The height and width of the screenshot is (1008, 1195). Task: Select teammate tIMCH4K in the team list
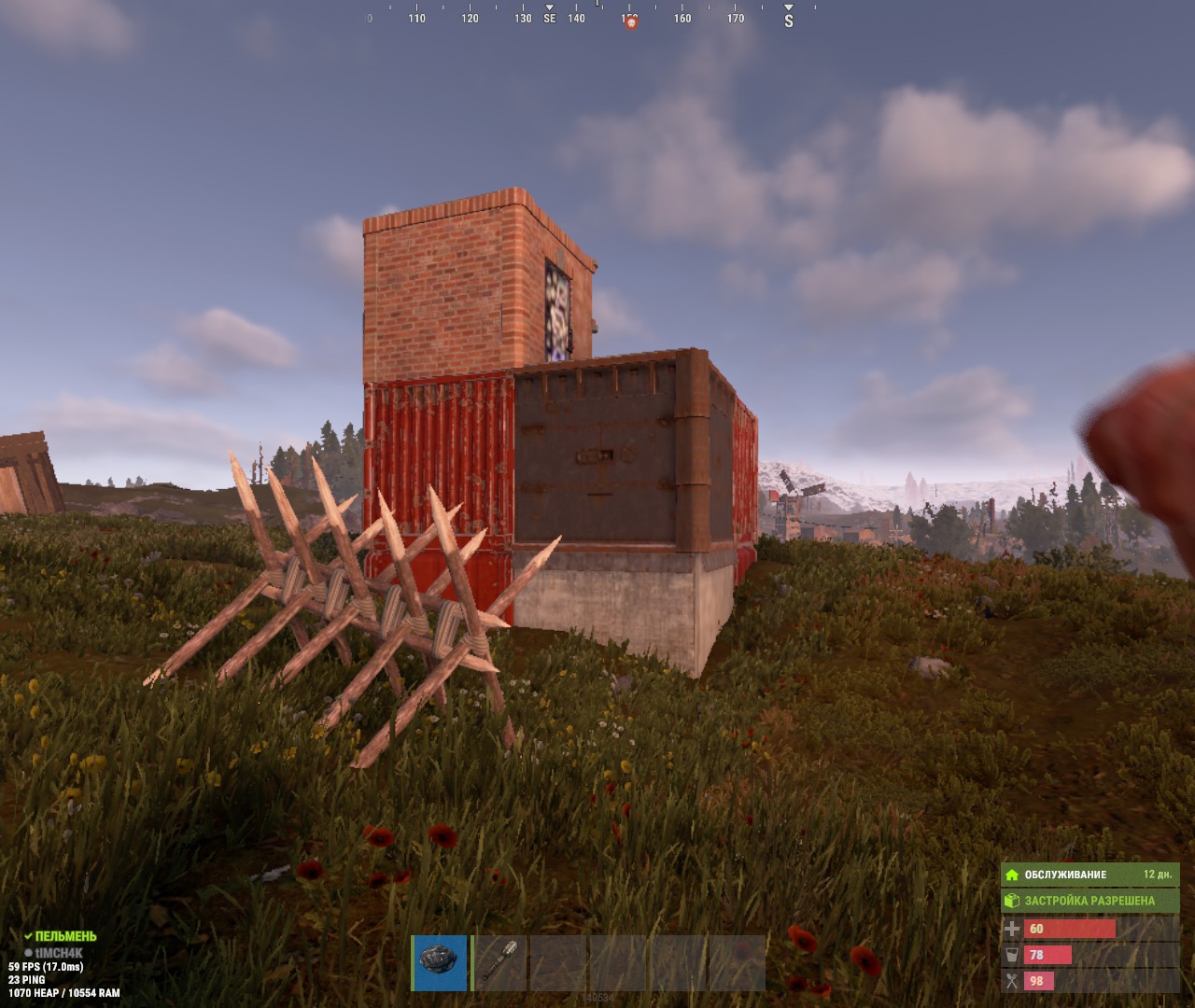tap(59, 953)
